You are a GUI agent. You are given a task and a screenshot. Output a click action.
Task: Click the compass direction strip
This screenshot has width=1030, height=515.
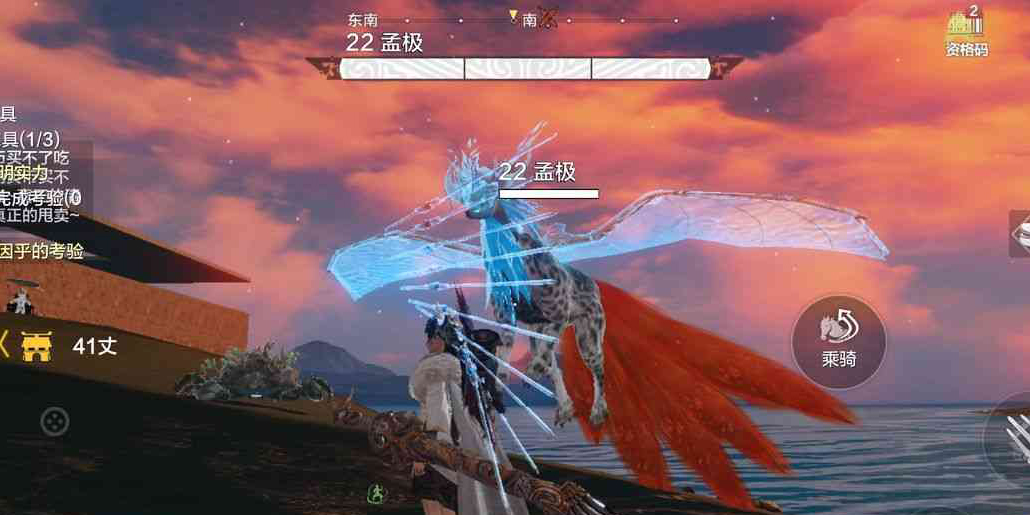[x=512, y=19]
